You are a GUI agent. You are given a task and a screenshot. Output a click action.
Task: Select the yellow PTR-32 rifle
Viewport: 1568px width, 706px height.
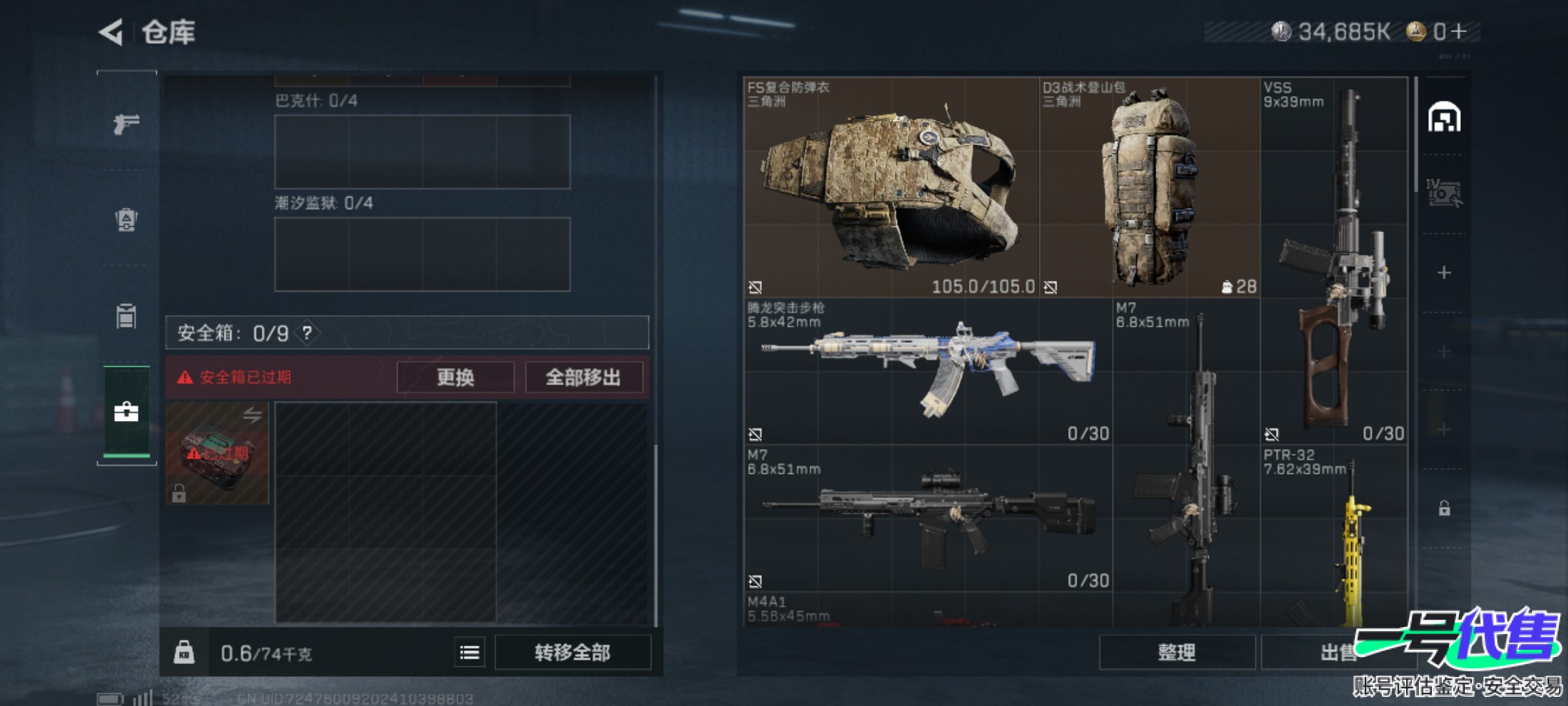pyautogui.click(x=1334, y=536)
